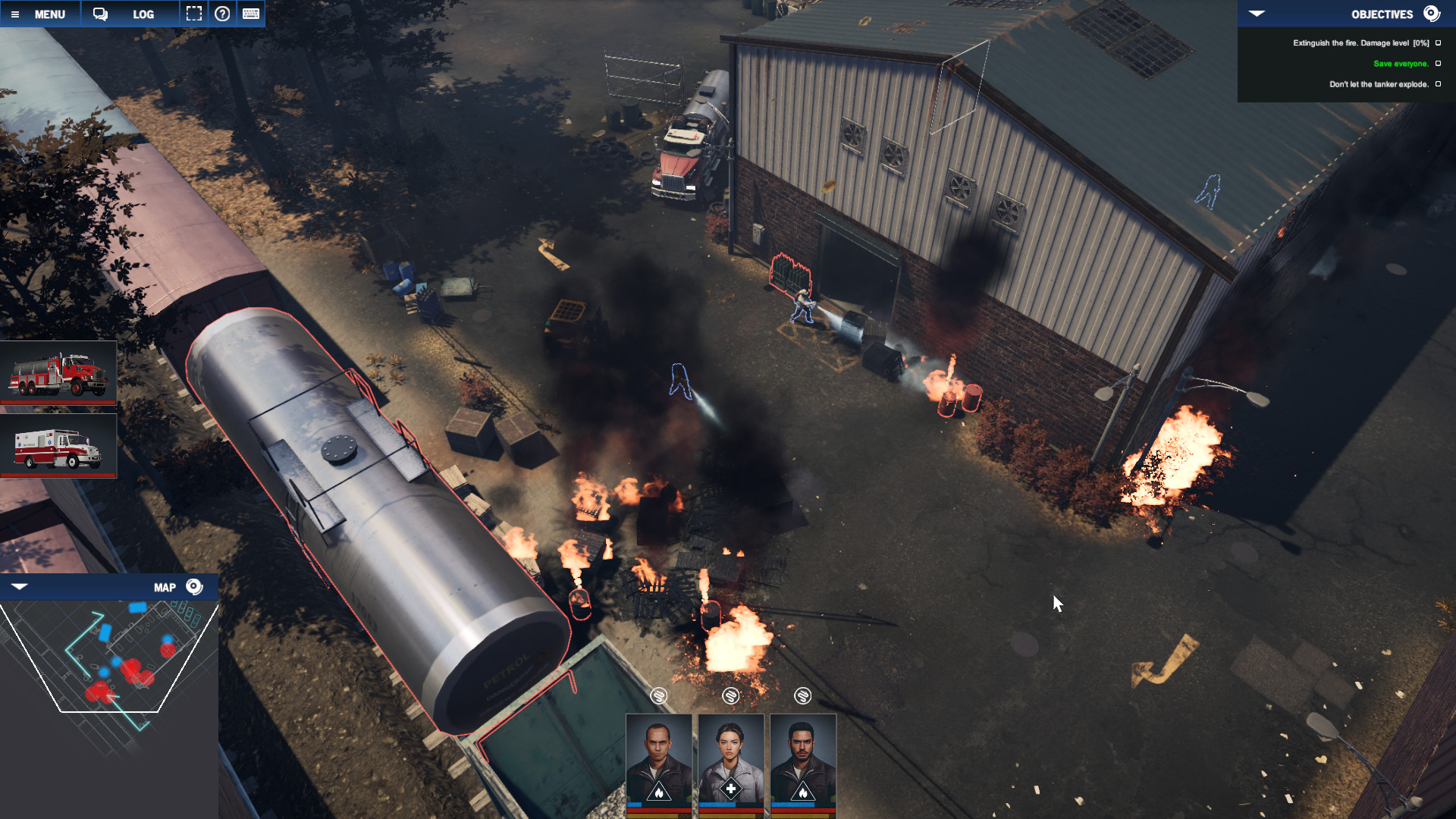Check the Extinguish the fire objective checkbox

[x=1439, y=43]
